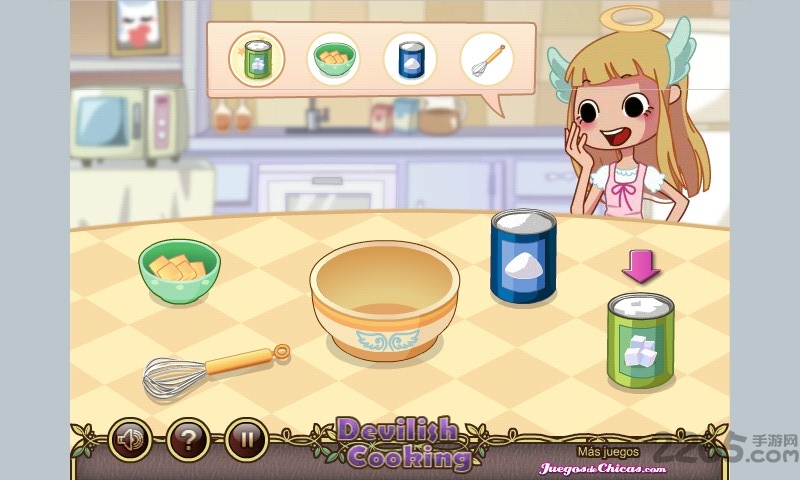The height and width of the screenshot is (480, 800).
Task: Grab the whisk lying on the table
Action: pyautogui.click(x=214, y=368)
